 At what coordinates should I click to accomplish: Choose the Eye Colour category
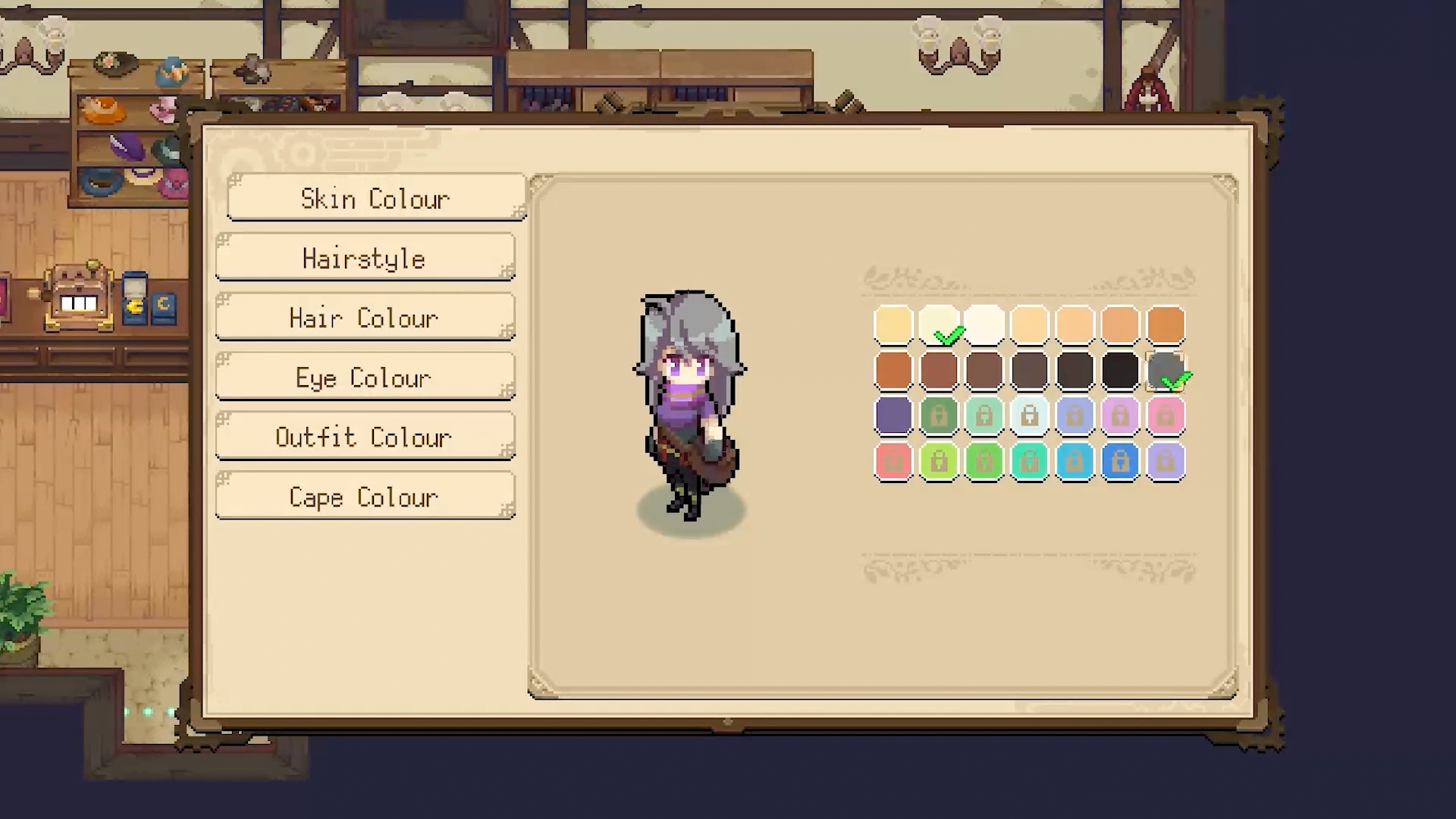(x=365, y=378)
